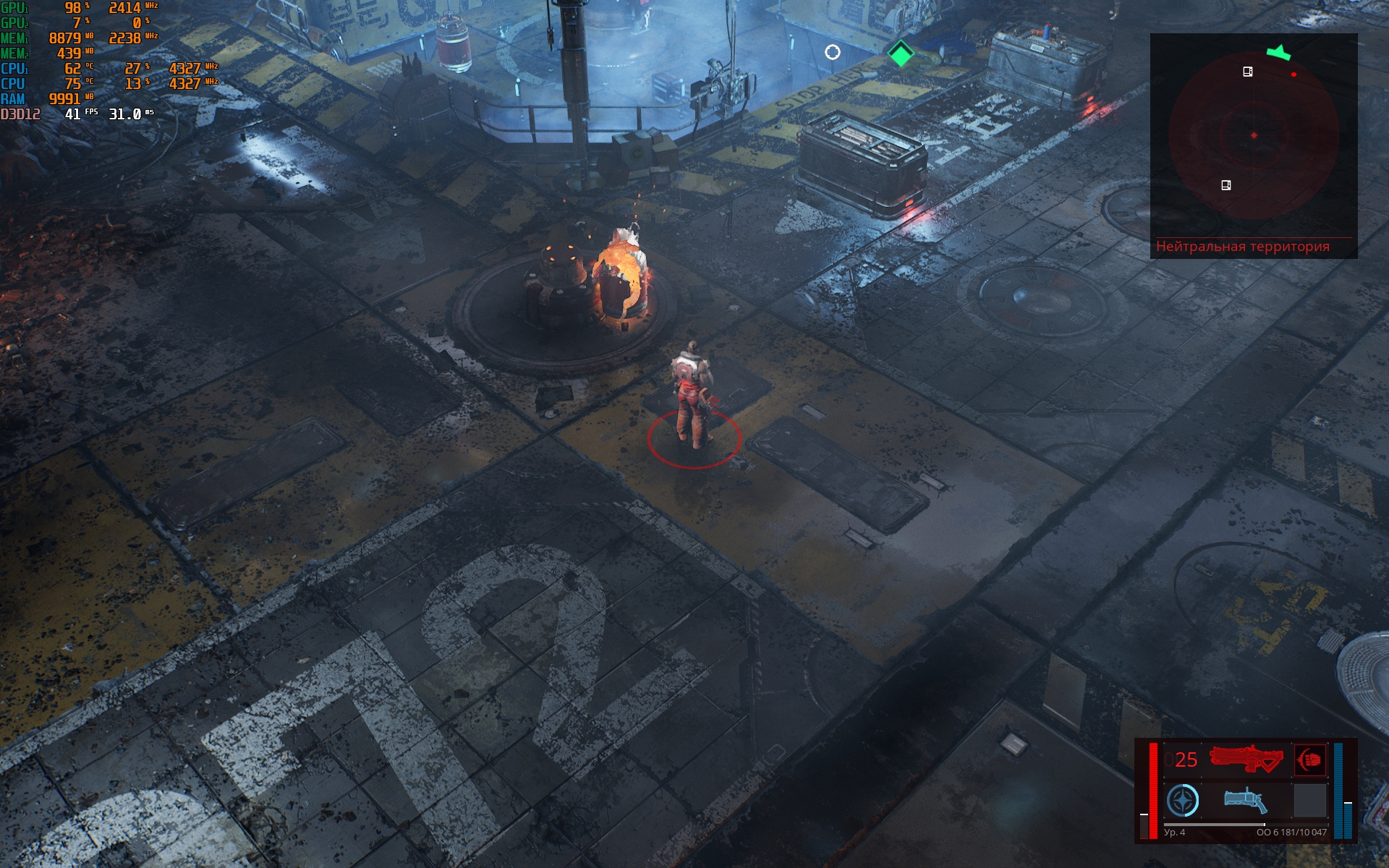Switch to the blue revolver weapon
This screenshot has width=1389, height=868.
pyautogui.click(x=1245, y=801)
